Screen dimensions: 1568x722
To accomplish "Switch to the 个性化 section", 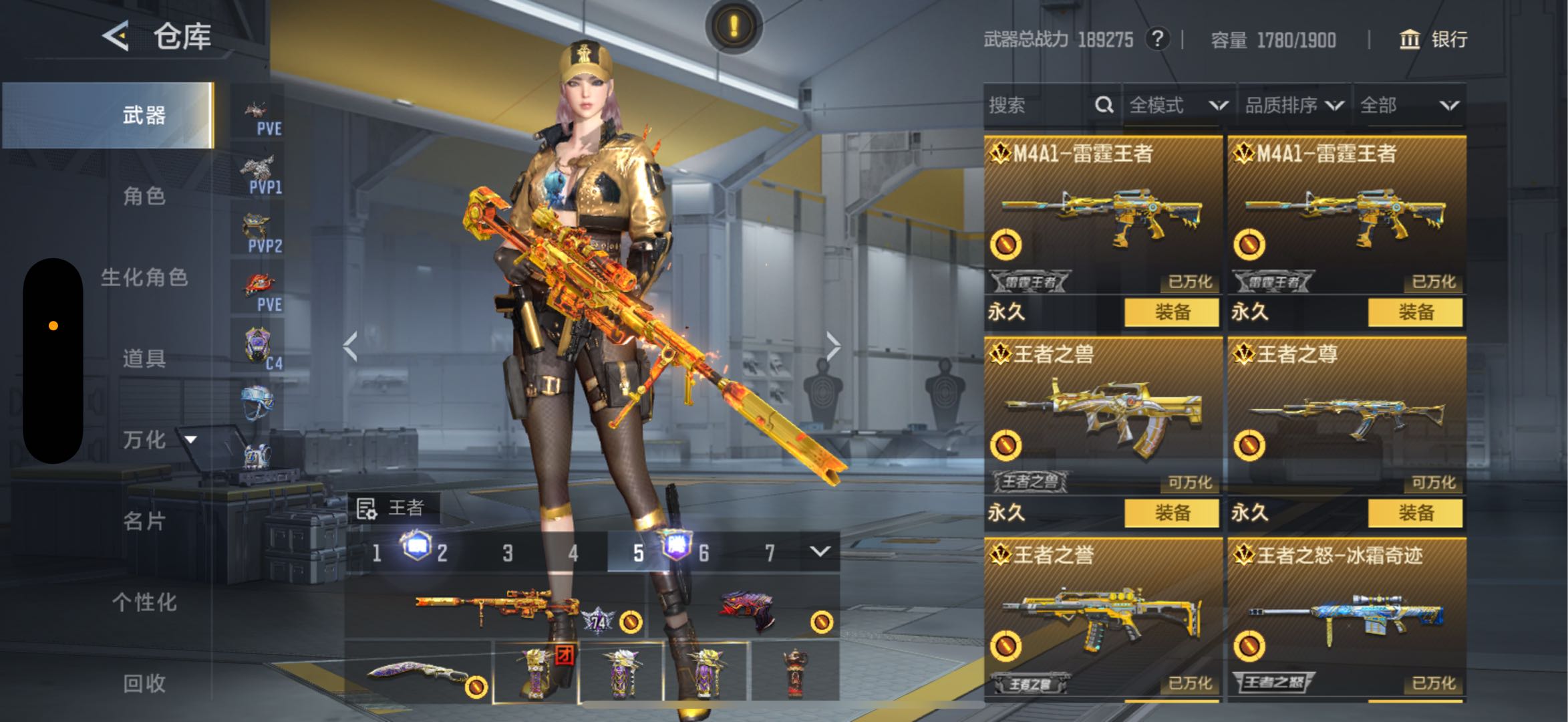I will 144,602.
